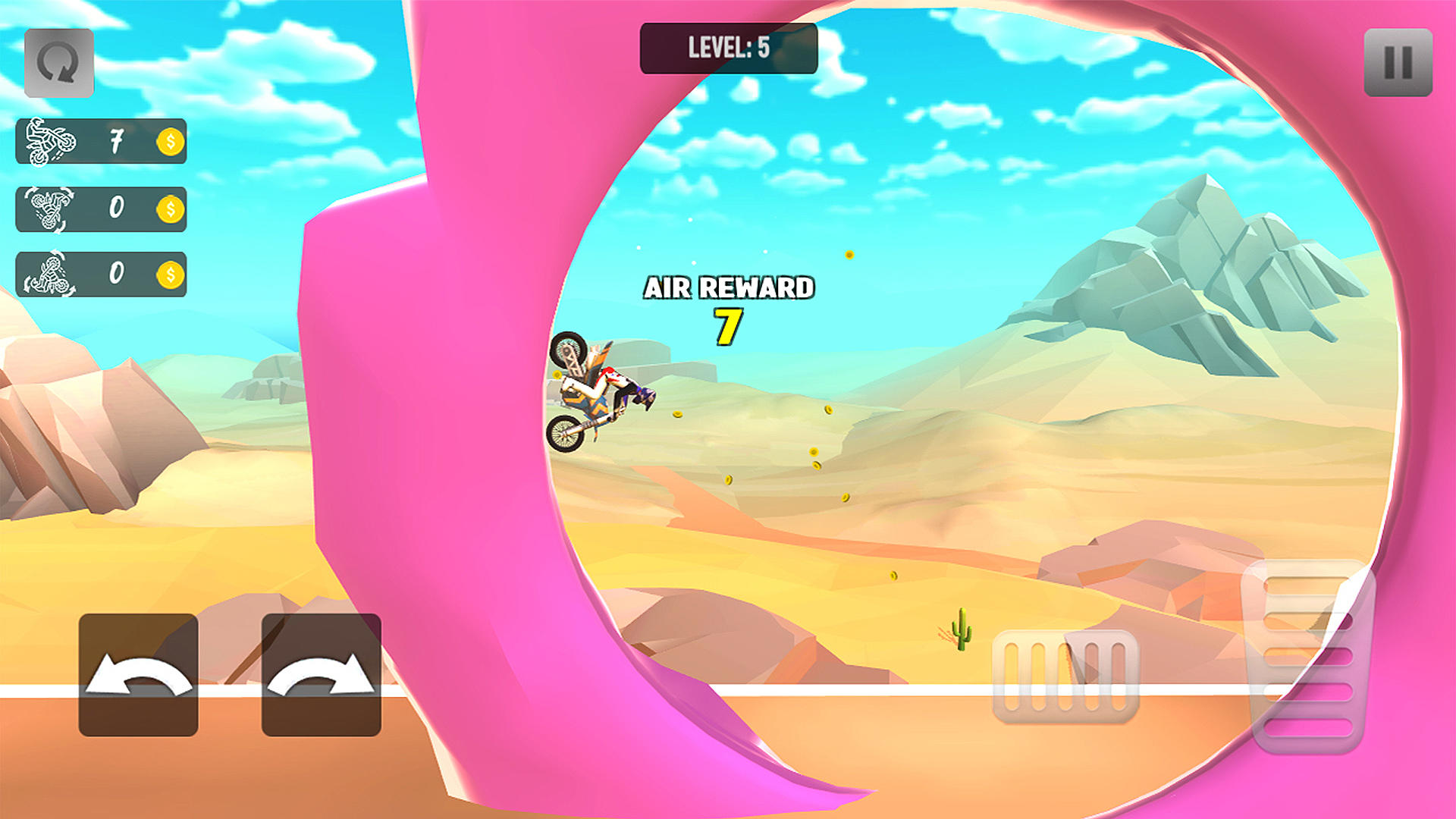Click the restart level icon

click(60, 63)
